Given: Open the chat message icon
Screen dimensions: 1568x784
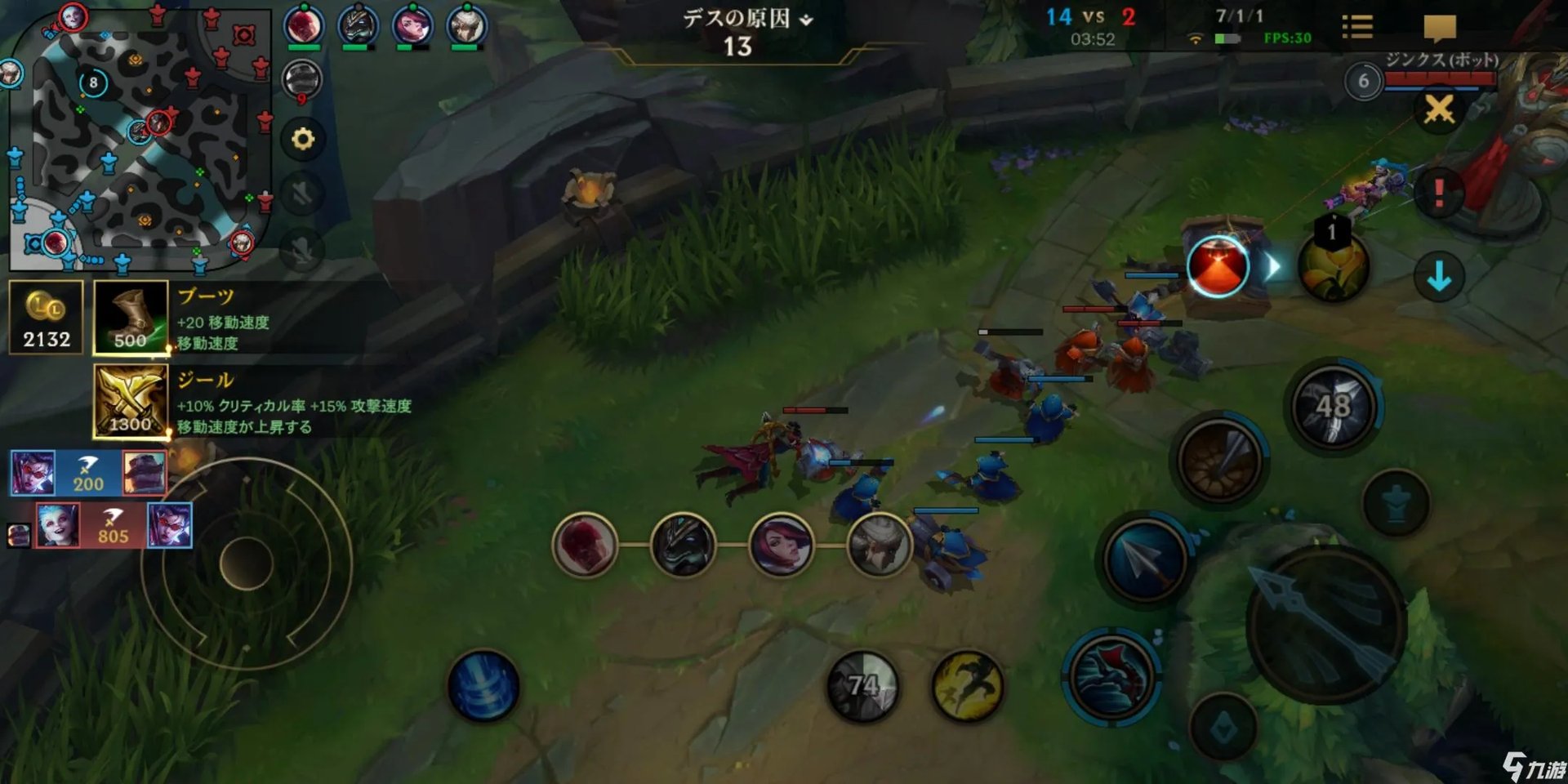Looking at the screenshot, I should [1439, 27].
